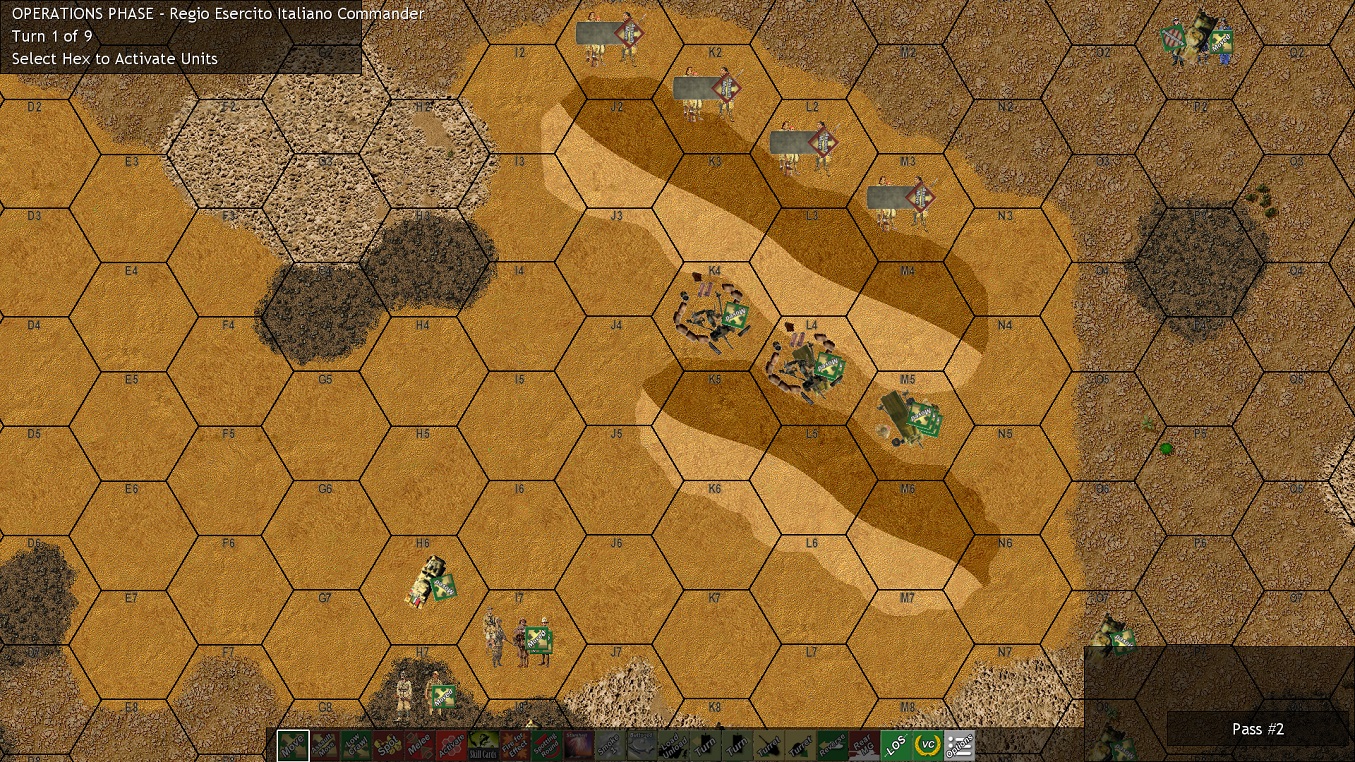The width and height of the screenshot is (1355, 762).
Task: Select the Move command icon
Action: (293, 745)
